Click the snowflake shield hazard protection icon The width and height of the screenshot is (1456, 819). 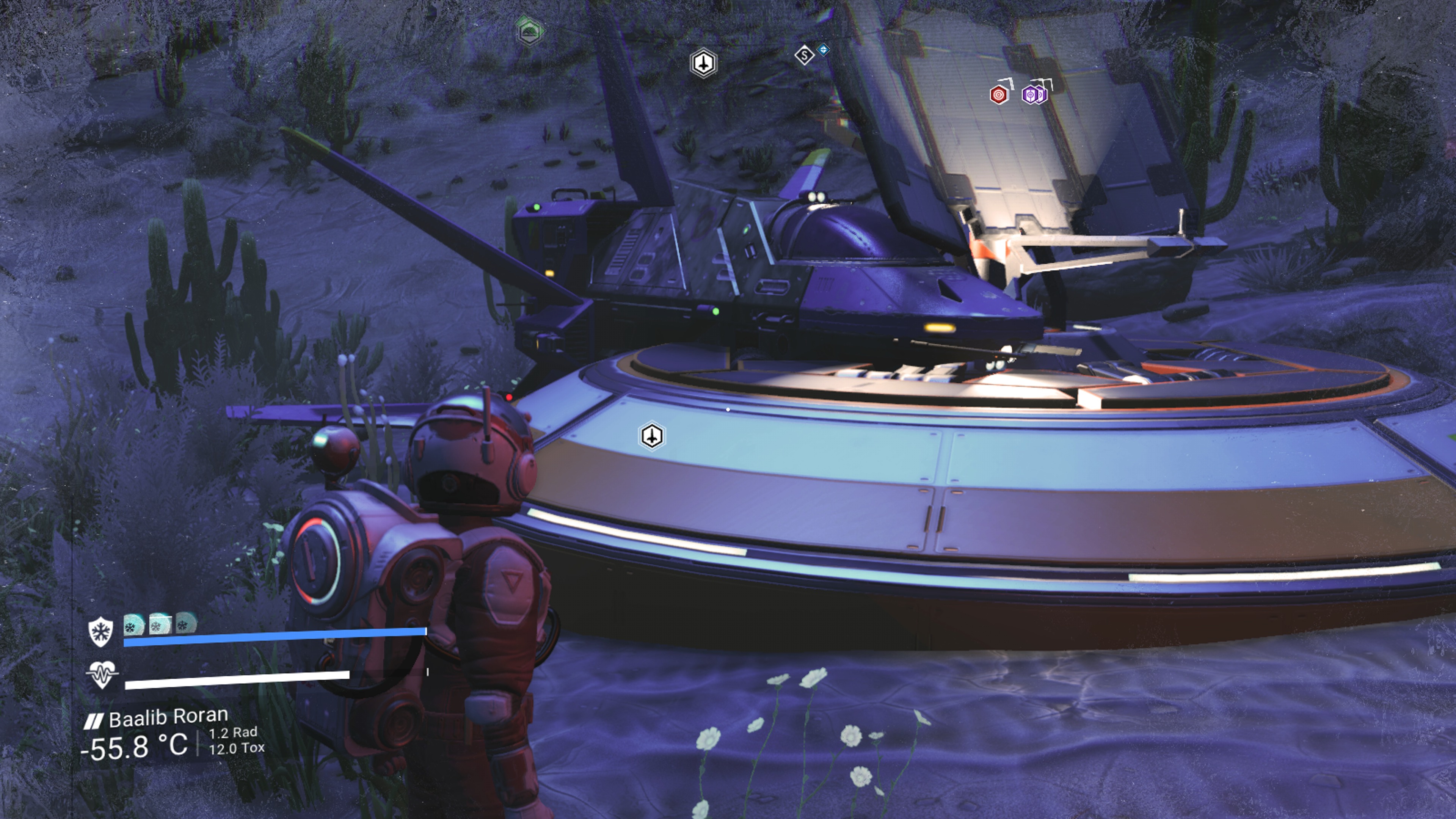(x=100, y=631)
